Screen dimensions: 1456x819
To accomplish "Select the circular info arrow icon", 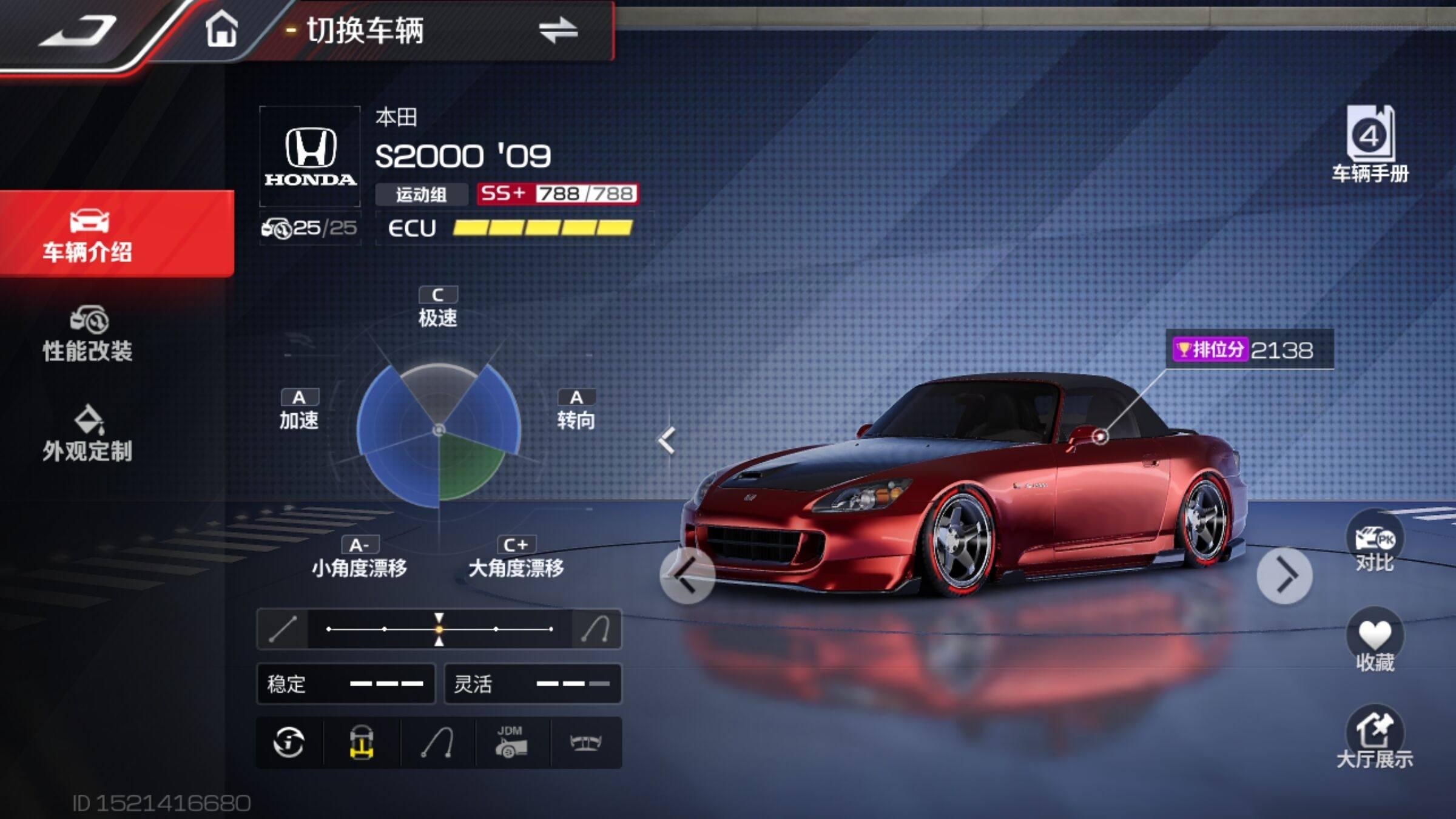I will tap(289, 743).
